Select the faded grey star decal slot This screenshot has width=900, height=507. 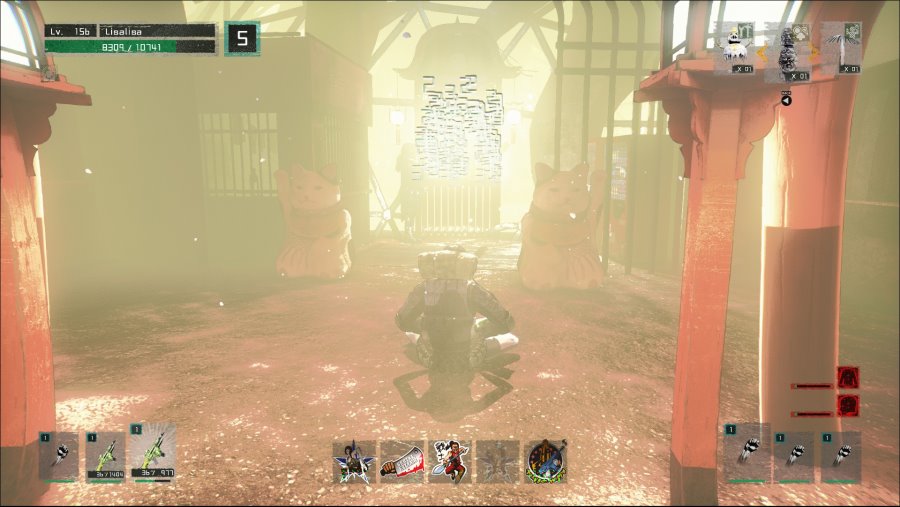pos(498,462)
